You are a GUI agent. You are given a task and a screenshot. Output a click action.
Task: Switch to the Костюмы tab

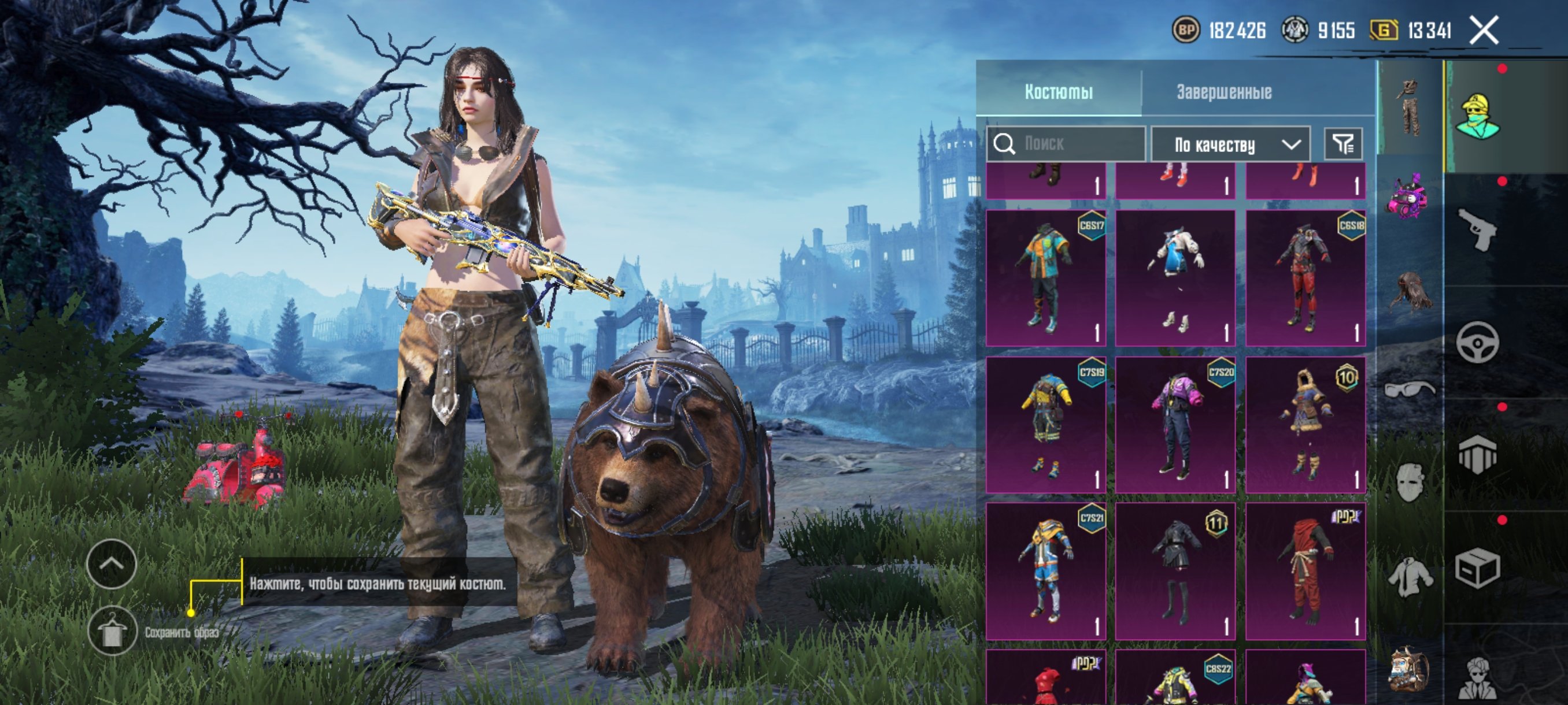click(1059, 92)
